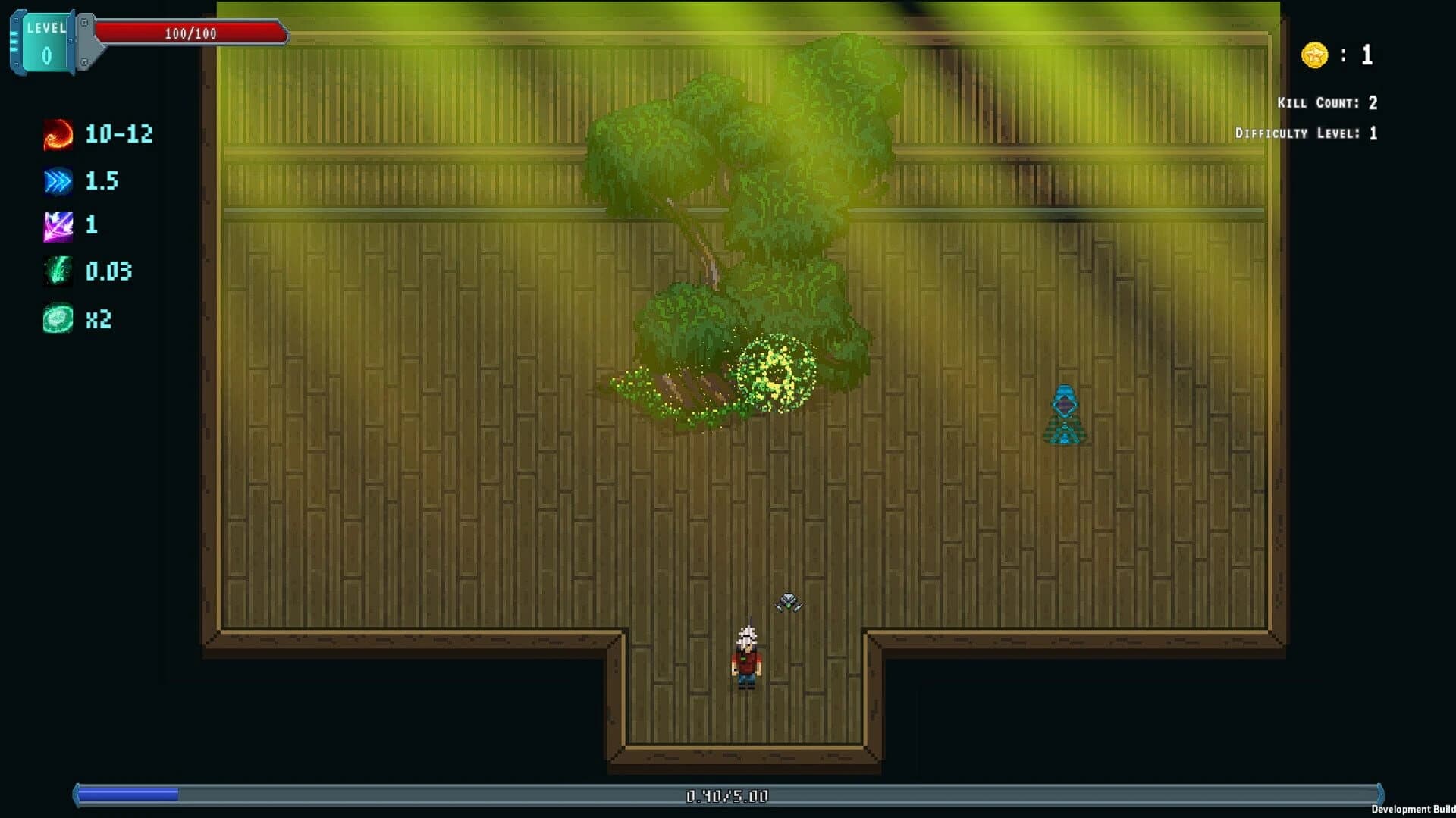The image size is (1456, 818).
Task: Select the fire damage stat icon showing 10-12
Action: (57, 135)
